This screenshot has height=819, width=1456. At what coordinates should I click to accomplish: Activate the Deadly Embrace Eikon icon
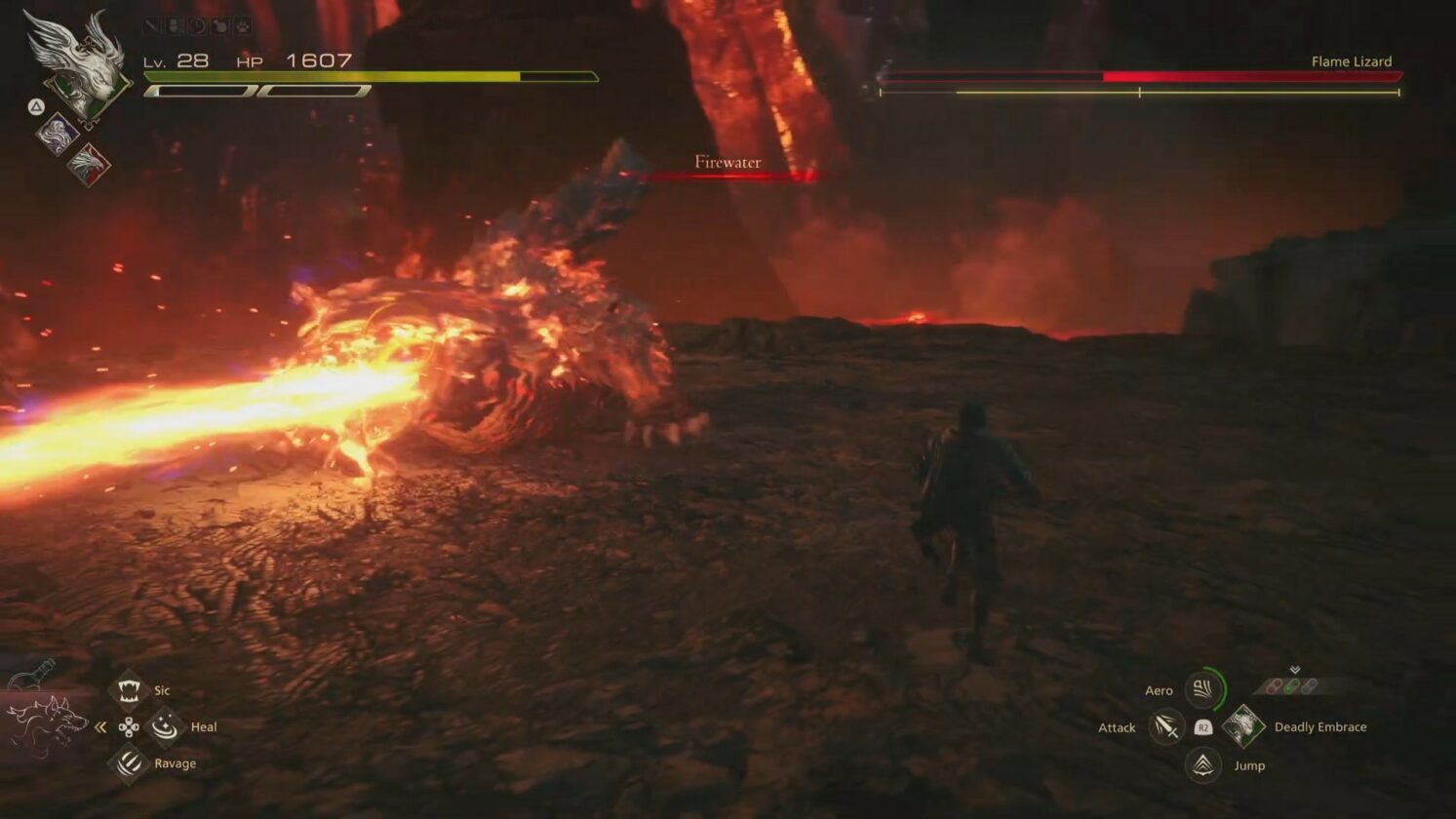pyautogui.click(x=1246, y=726)
